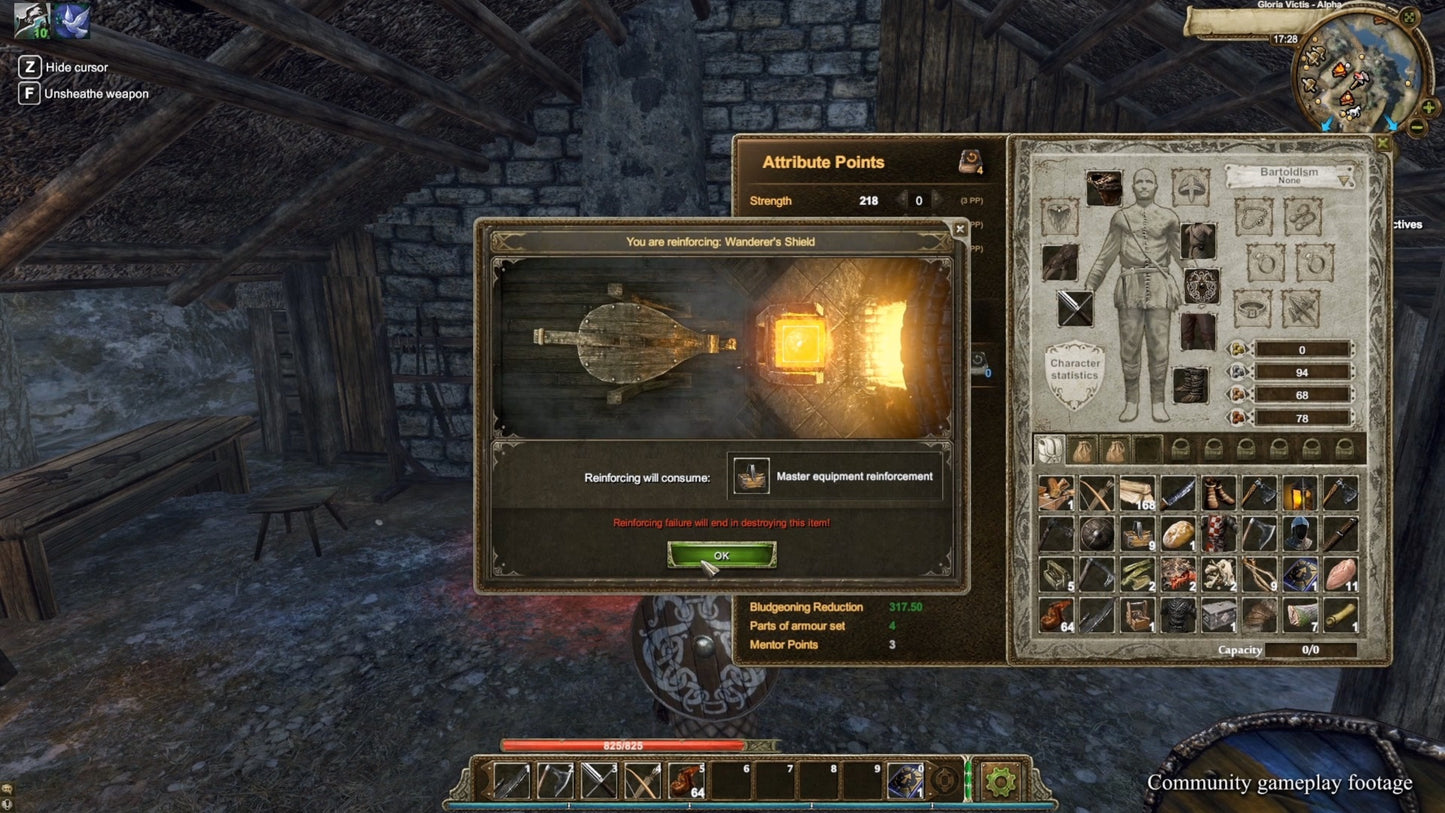Close the reinforcing dialog window
1445x813 pixels.
point(960,229)
